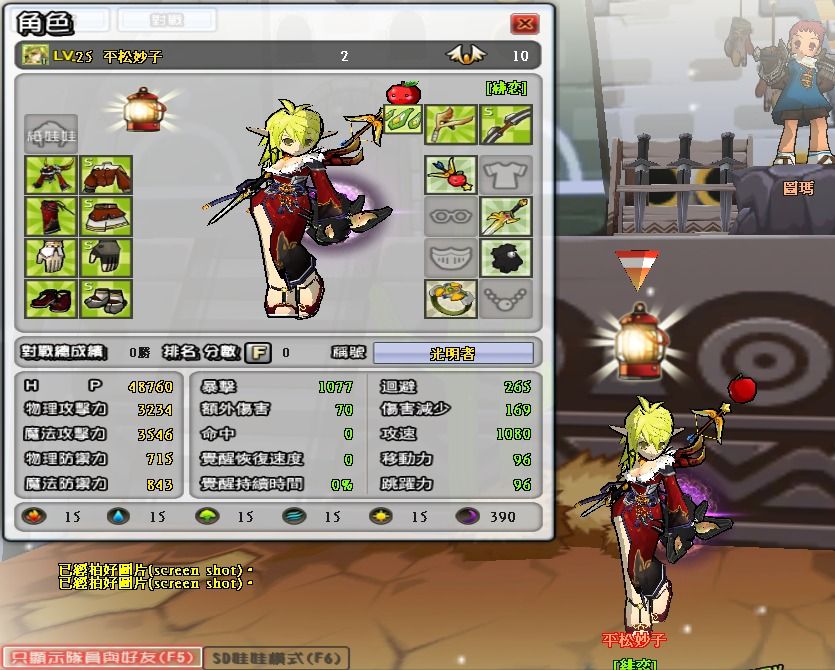Image resolution: width=835 pixels, height=670 pixels.
Task: Select the golden dagger accessory slot
Action: point(505,216)
